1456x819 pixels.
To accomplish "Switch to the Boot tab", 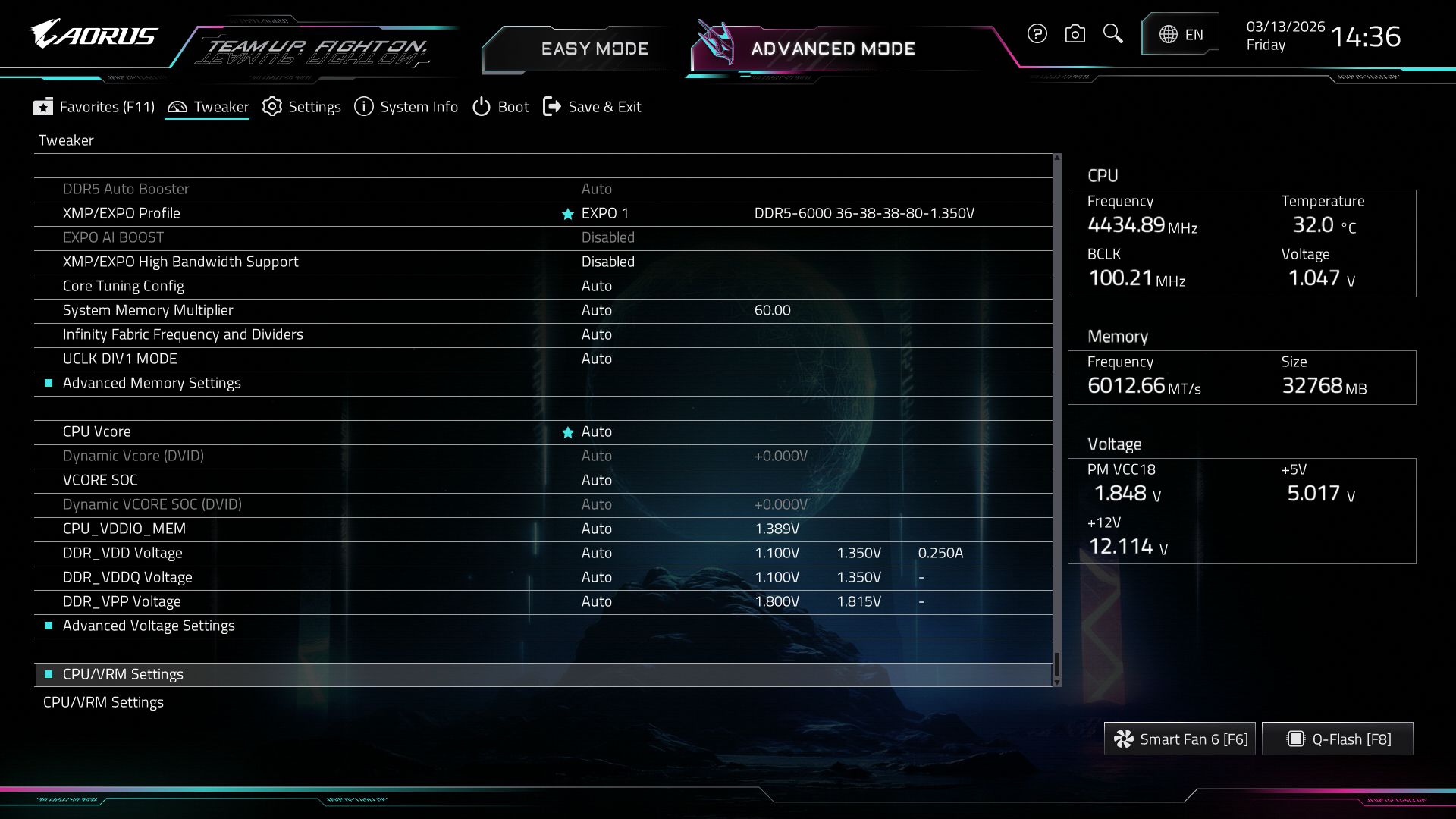I will (x=500, y=107).
